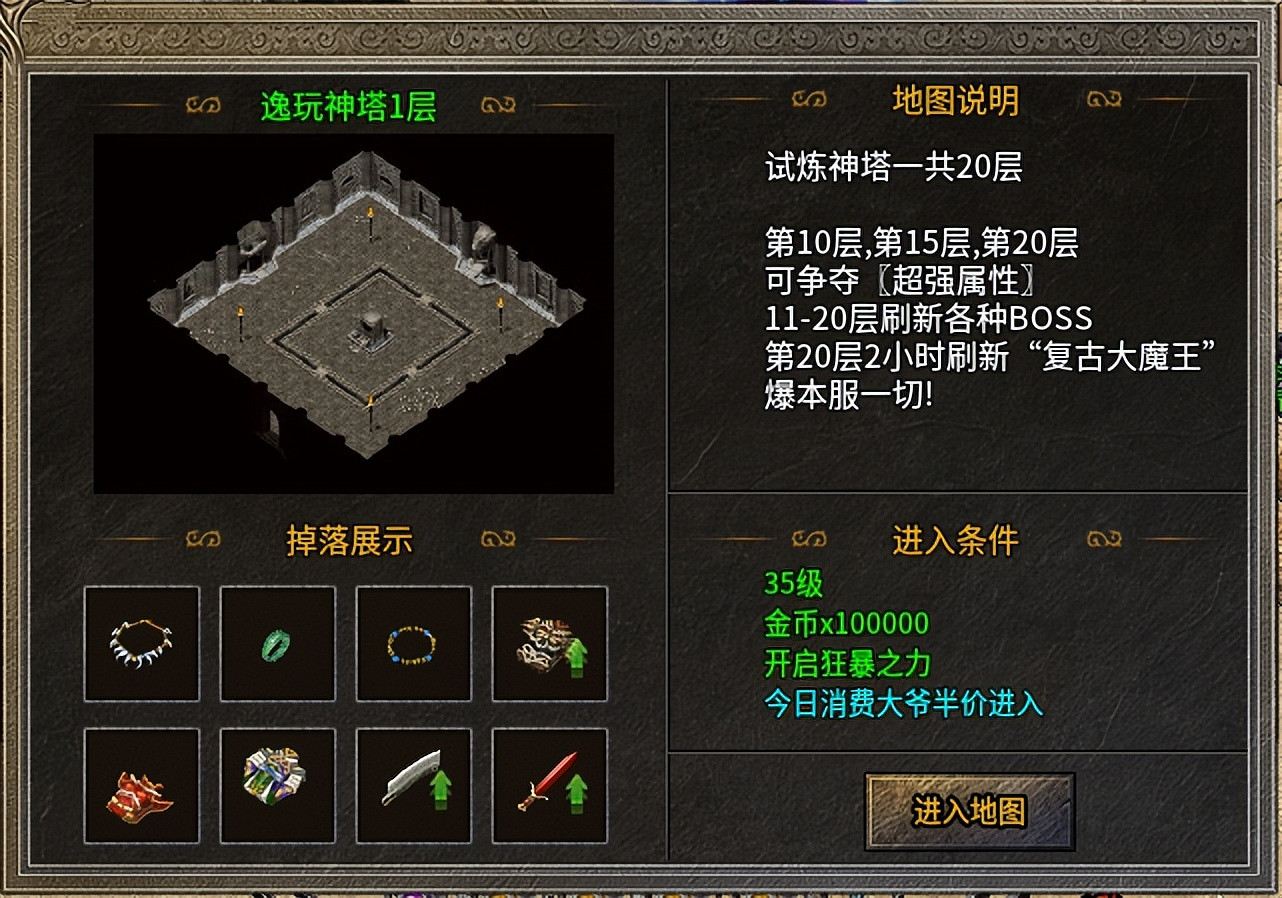The width and height of the screenshot is (1282, 898).
Task: Click the blue bead bracelet icon
Action: (413, 644)
